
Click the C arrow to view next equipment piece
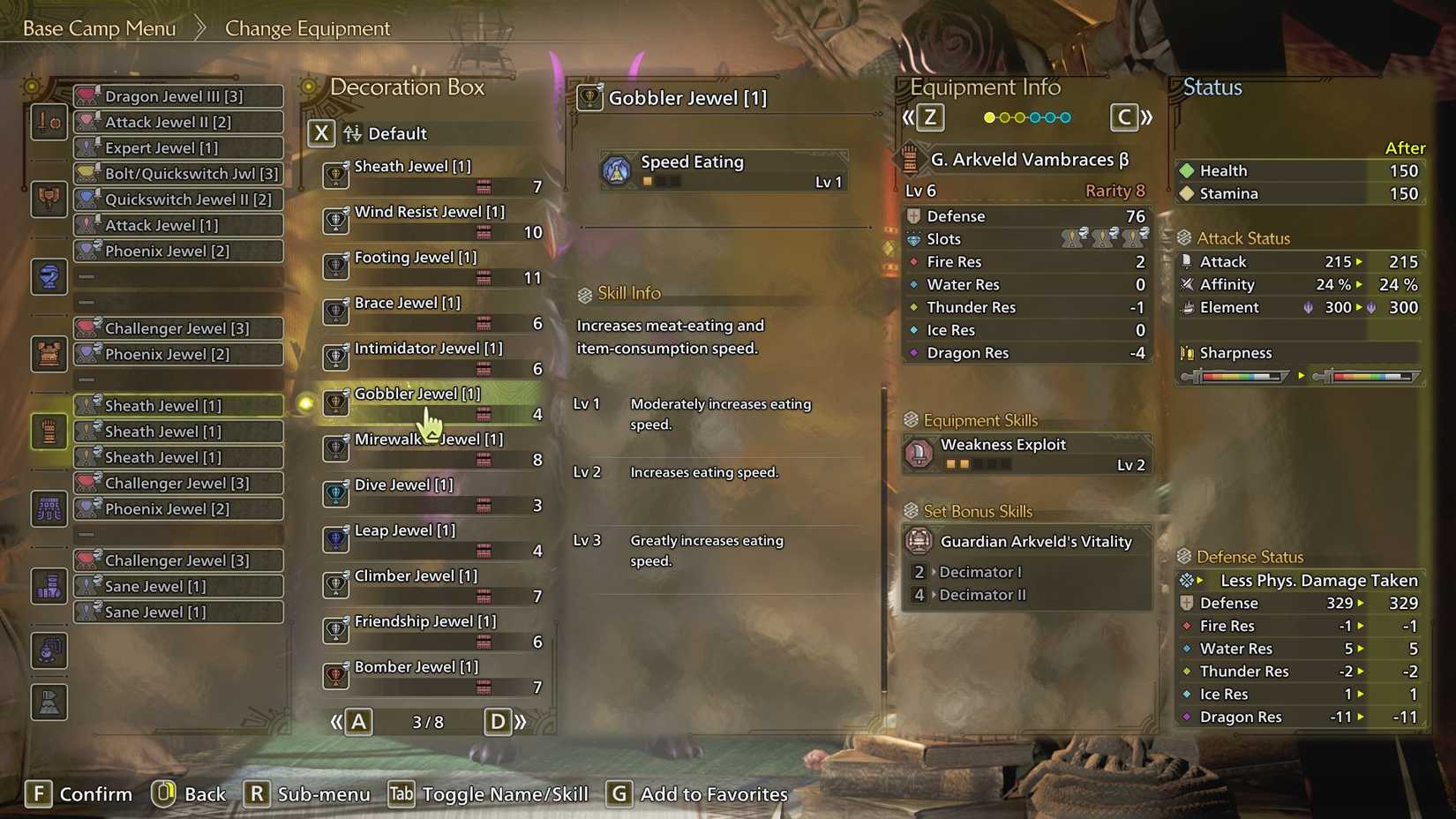click(x=1124, y=116)
